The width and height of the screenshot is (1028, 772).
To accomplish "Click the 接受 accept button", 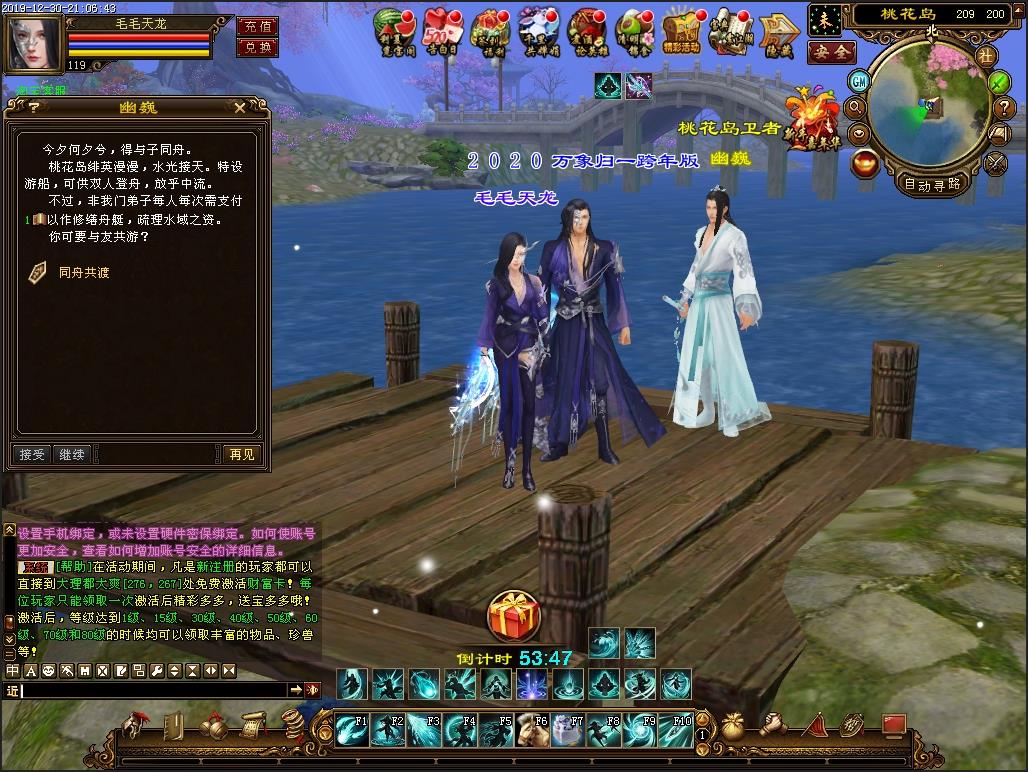I will click(33, 454).
